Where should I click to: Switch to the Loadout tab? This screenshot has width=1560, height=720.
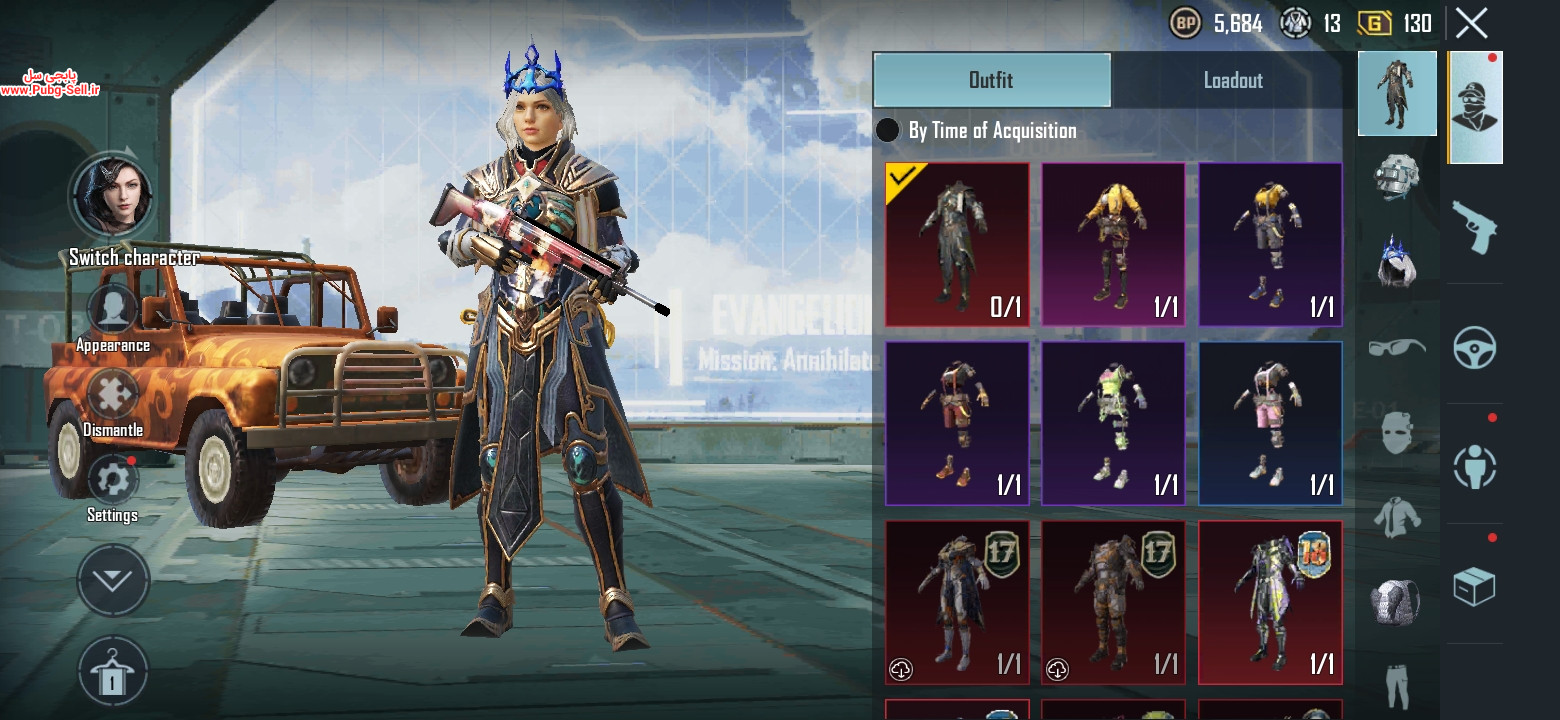click(x=1232, y=80)
